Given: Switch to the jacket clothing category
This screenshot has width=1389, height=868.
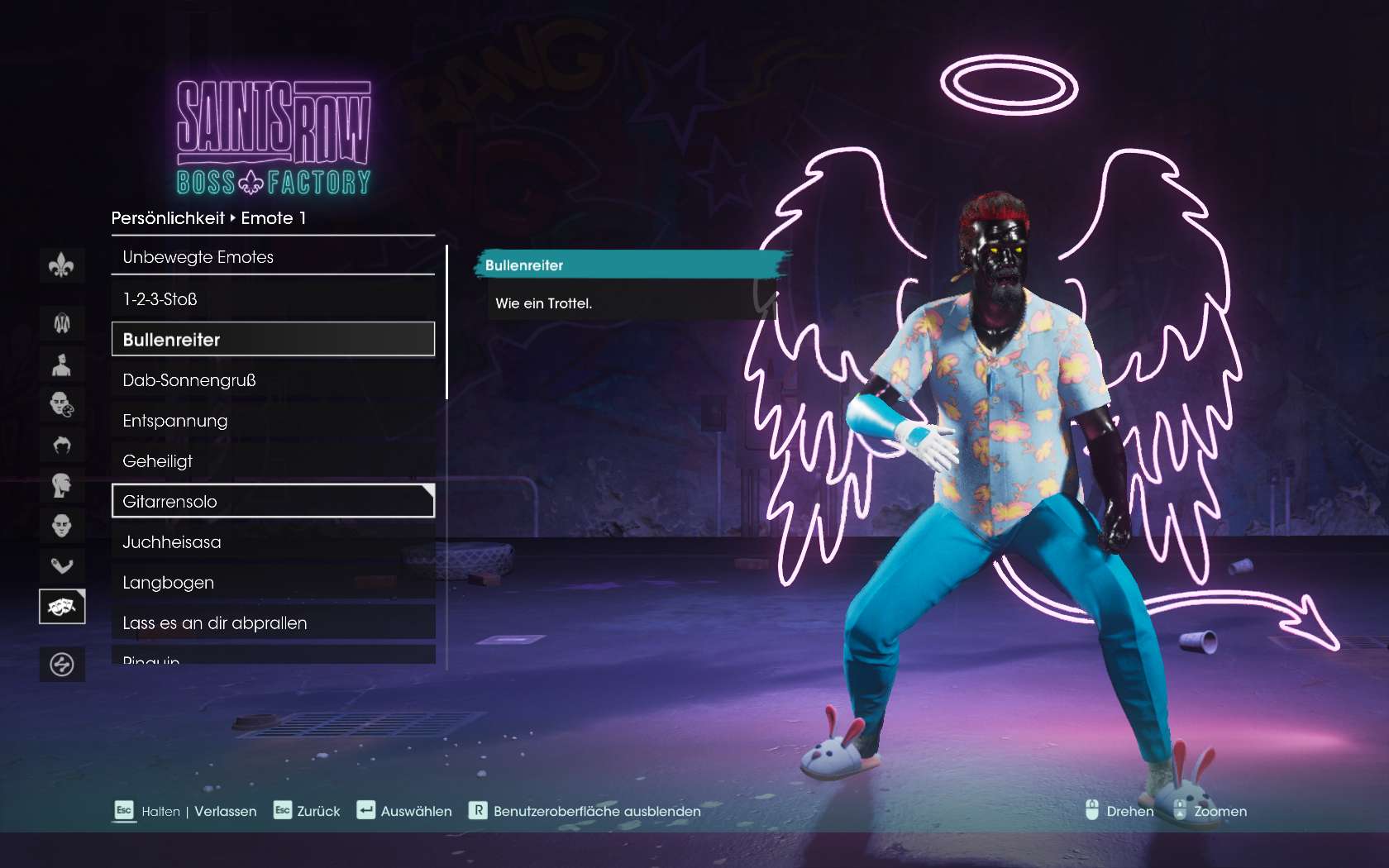Looking at the screenshot, I should click(x=62, y=323).
